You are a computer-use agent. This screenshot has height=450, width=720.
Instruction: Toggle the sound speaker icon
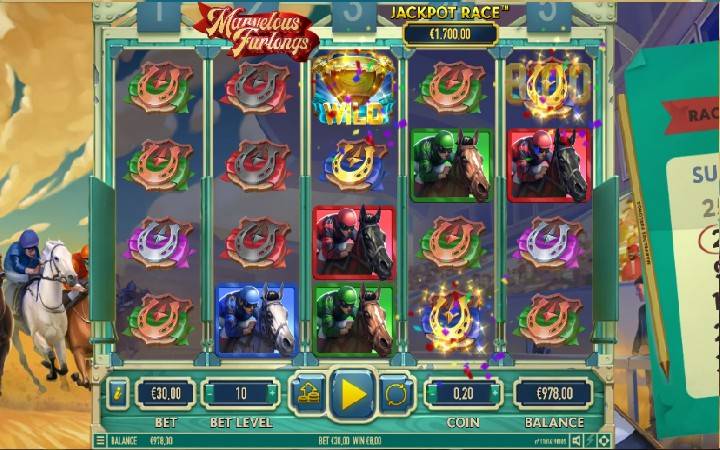coord(577,440)
